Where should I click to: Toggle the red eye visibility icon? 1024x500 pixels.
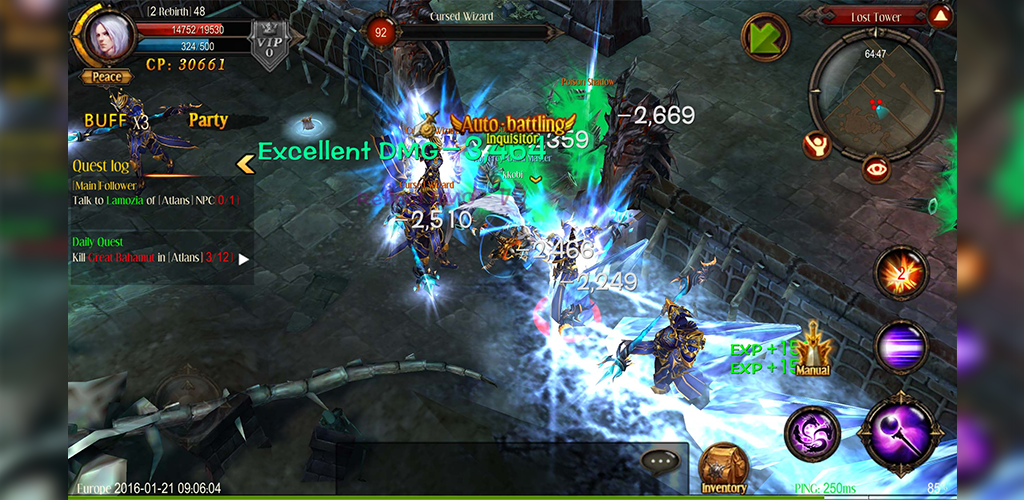click(x=876, y=168)
